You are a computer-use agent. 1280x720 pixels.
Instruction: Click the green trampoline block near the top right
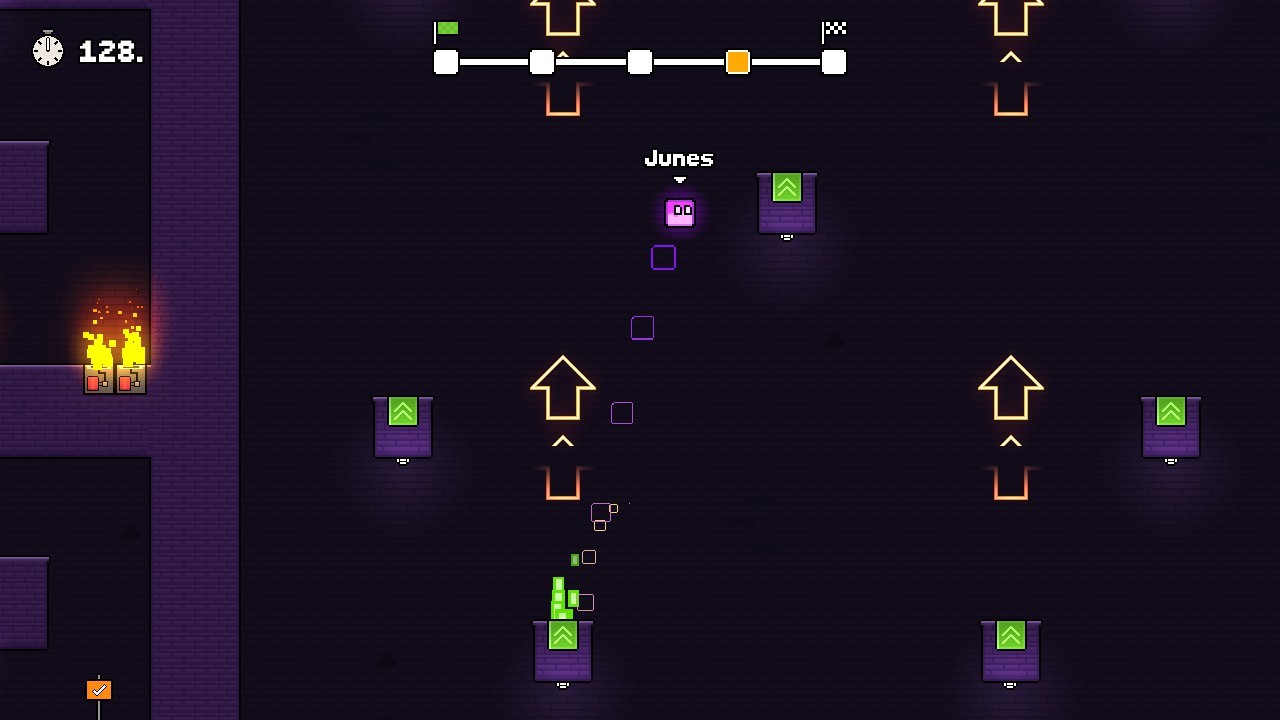[787, 188]
